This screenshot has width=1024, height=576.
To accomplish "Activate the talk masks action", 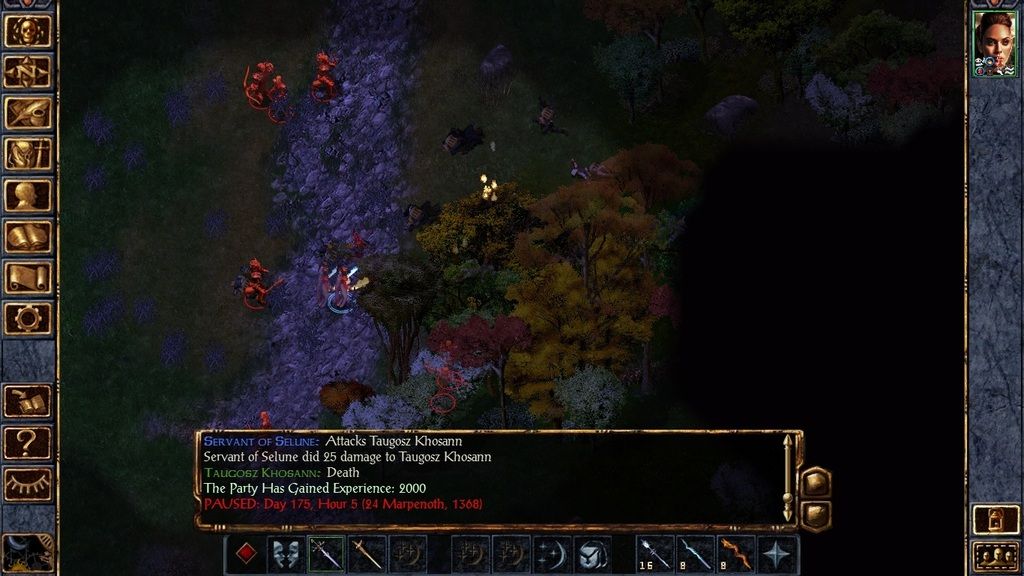I will pyautogui.click(x=286, y=554).
